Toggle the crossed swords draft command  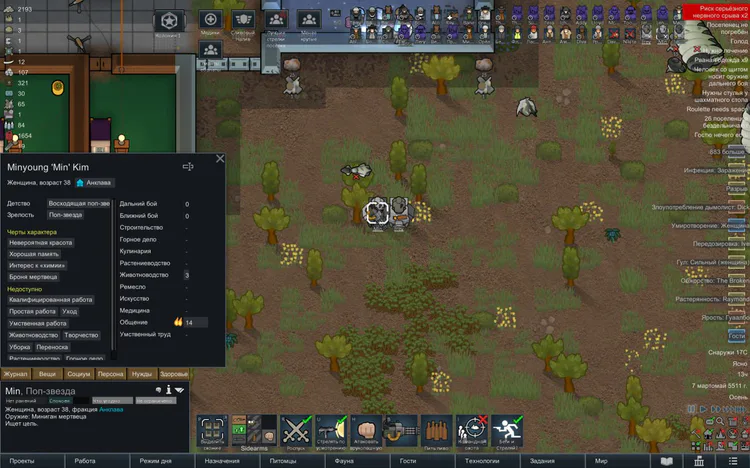[x=297, y=430]
